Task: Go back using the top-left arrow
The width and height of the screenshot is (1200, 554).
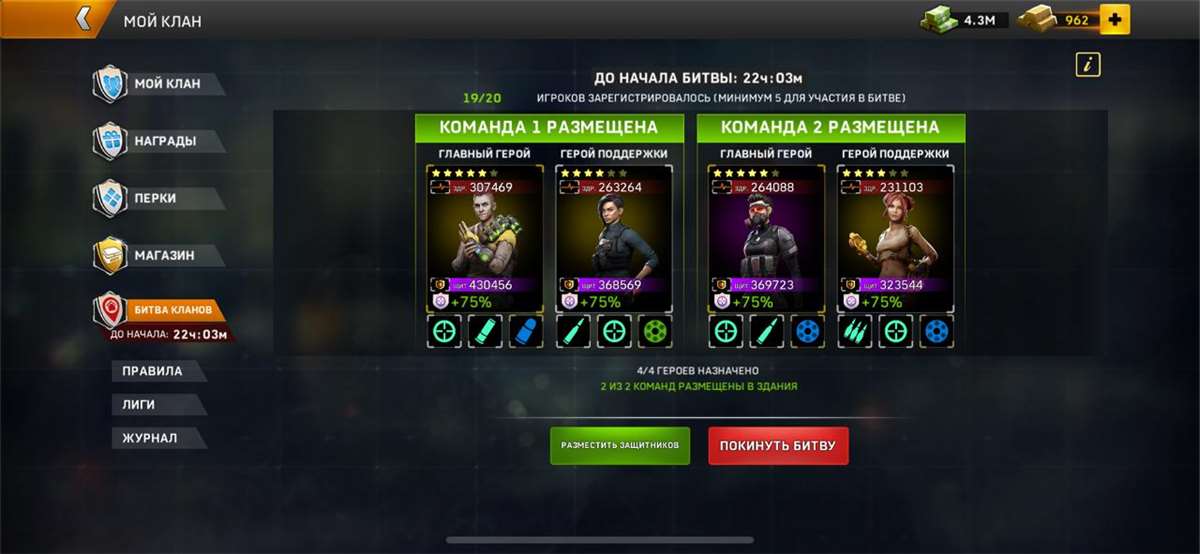Action: pyautogui.click(x=84, y=19)
